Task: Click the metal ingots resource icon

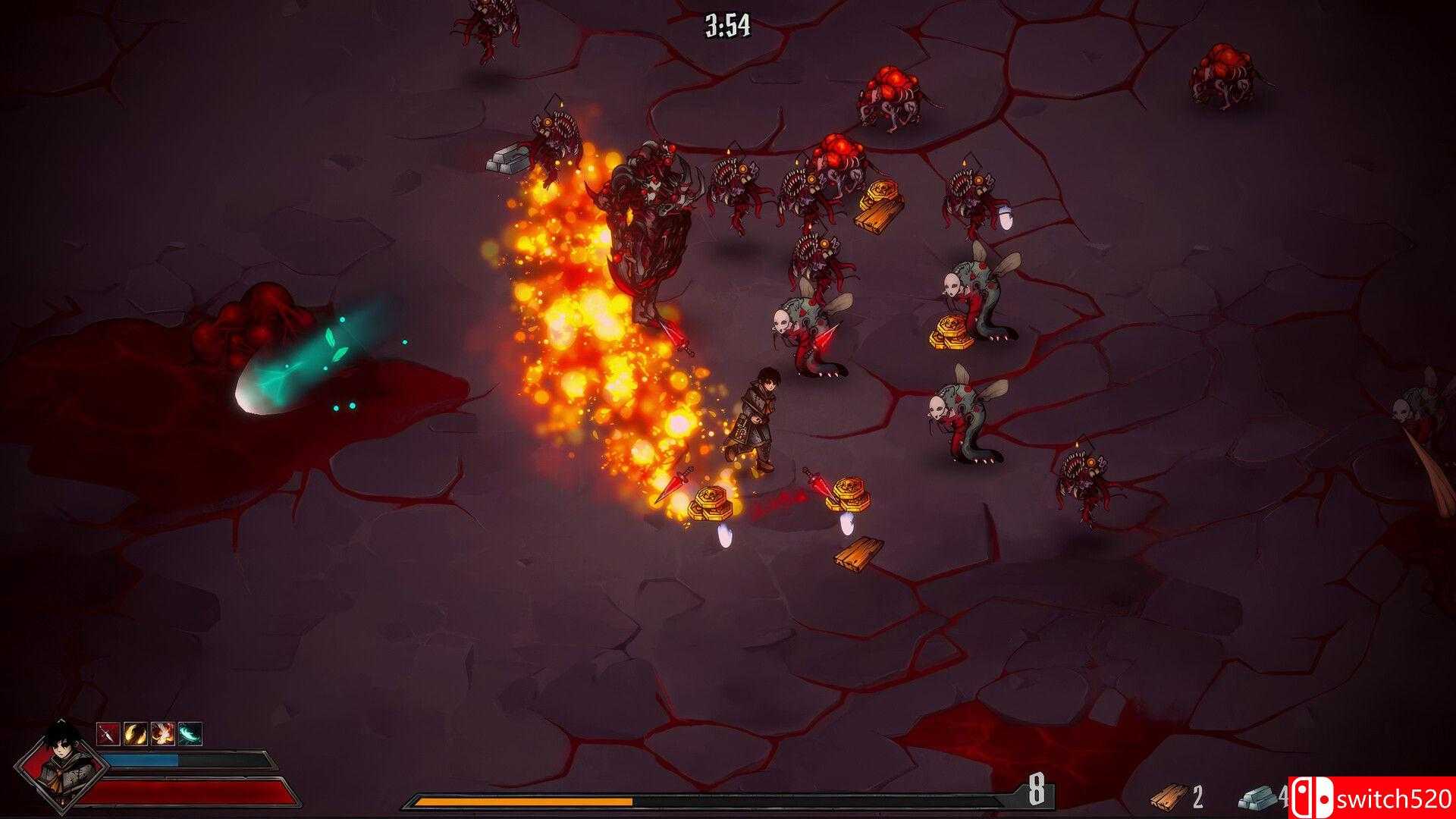Action: click(1257, 800)
